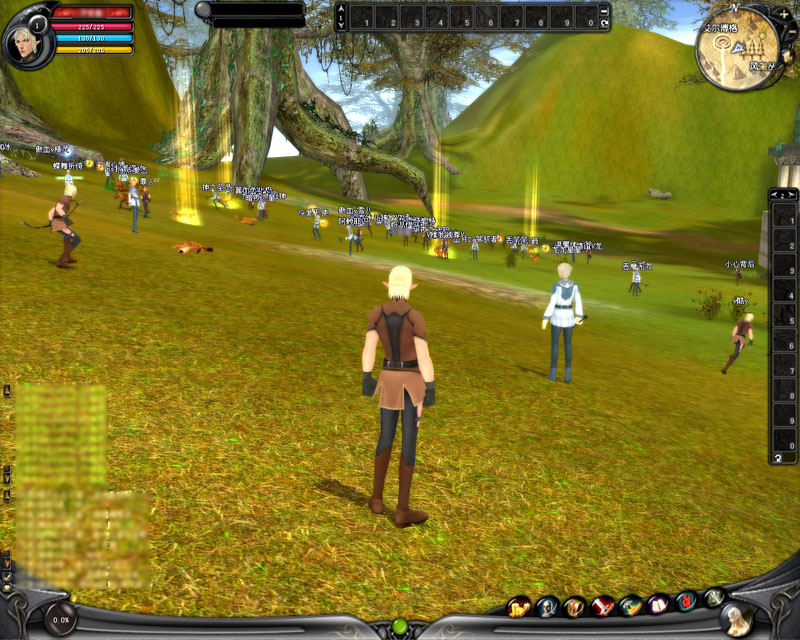Open the crossed tools icon

point(714,598)
